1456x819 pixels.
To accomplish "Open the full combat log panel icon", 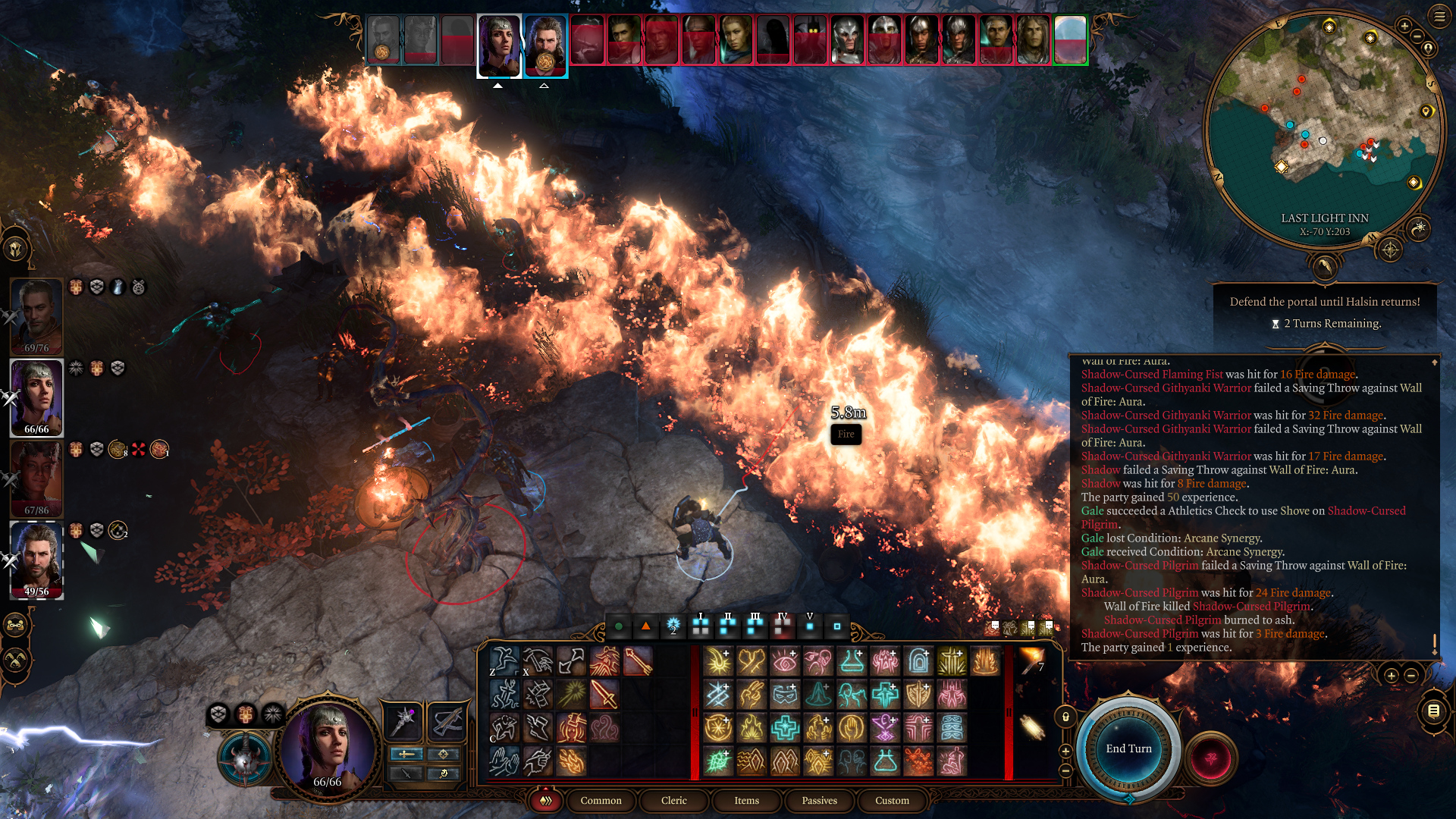I will point(1433,711).
